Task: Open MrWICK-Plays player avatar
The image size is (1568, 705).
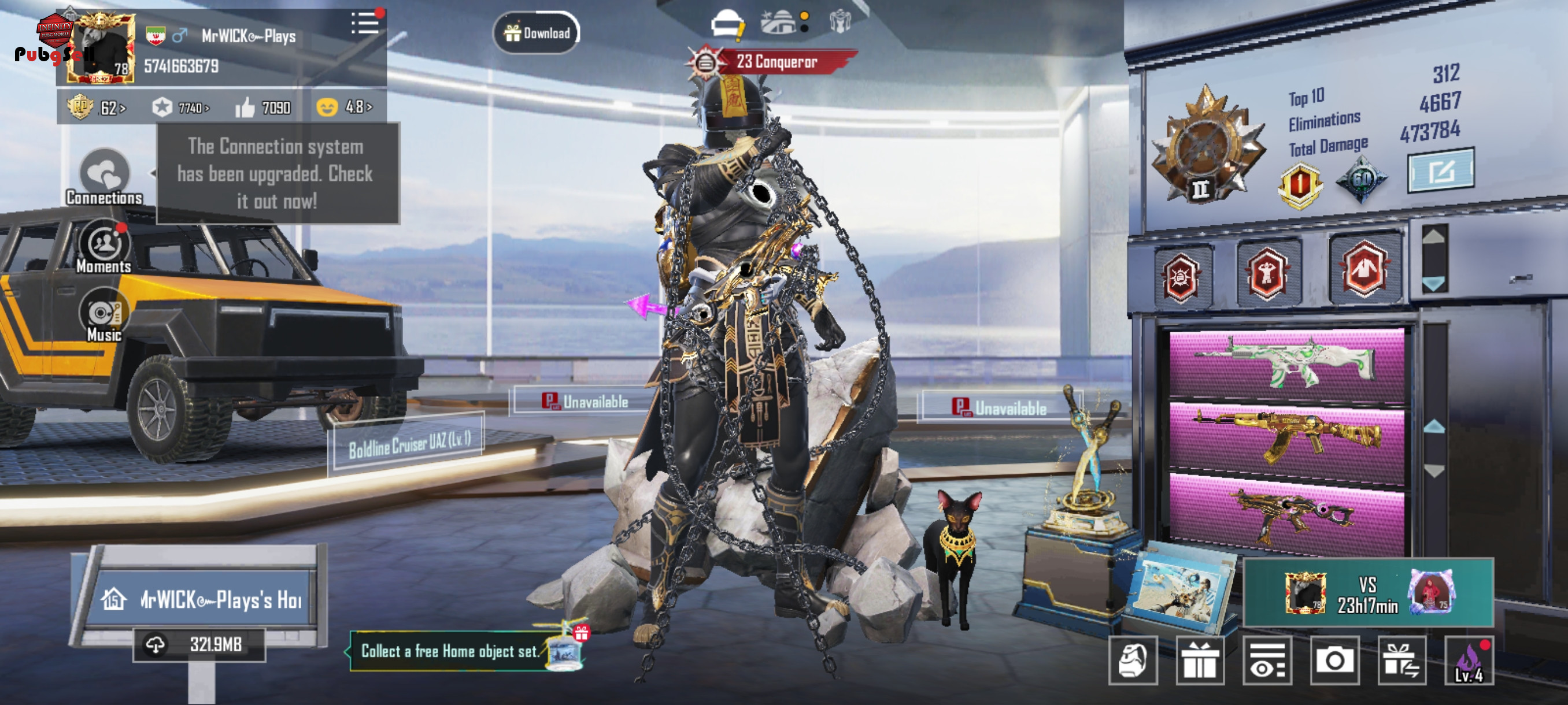Action: coord(101,48)
